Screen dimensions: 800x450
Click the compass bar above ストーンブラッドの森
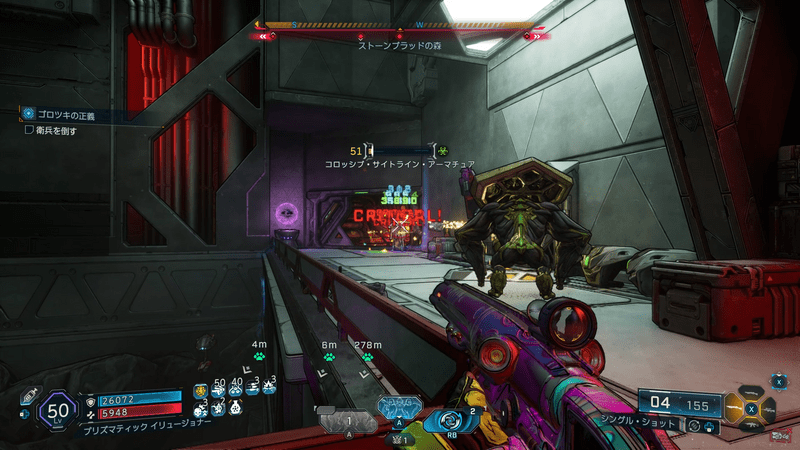point(400,27)
